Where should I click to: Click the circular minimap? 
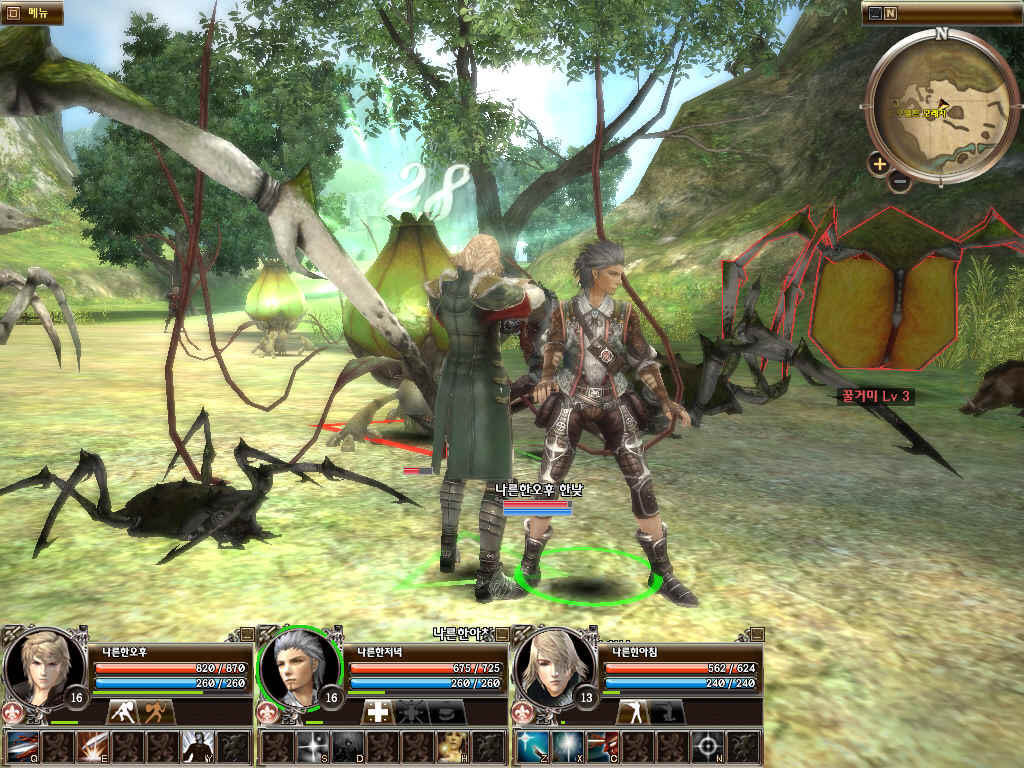coord(941,106)
